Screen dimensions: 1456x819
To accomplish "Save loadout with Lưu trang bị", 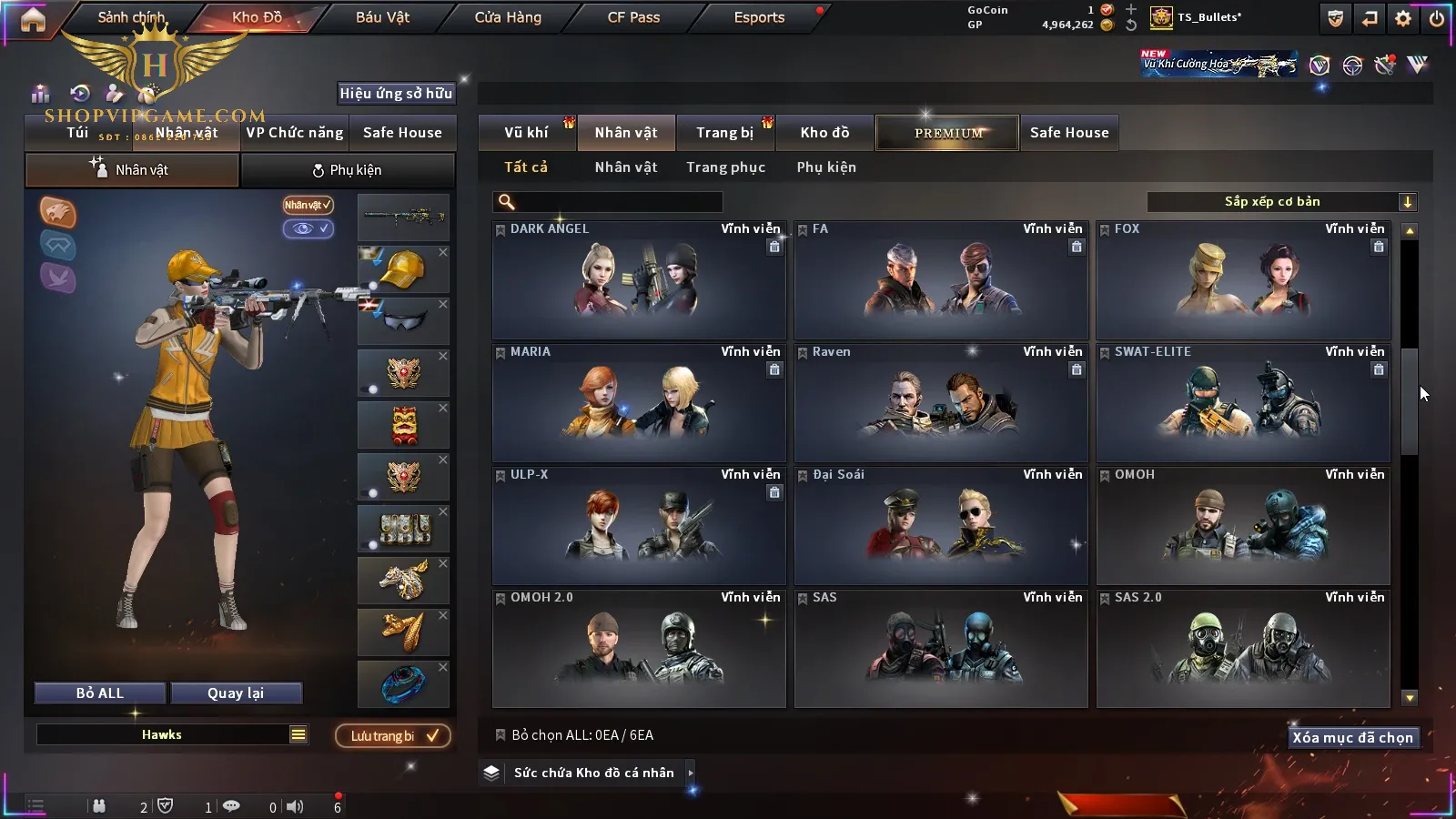I will pos(393,736).
